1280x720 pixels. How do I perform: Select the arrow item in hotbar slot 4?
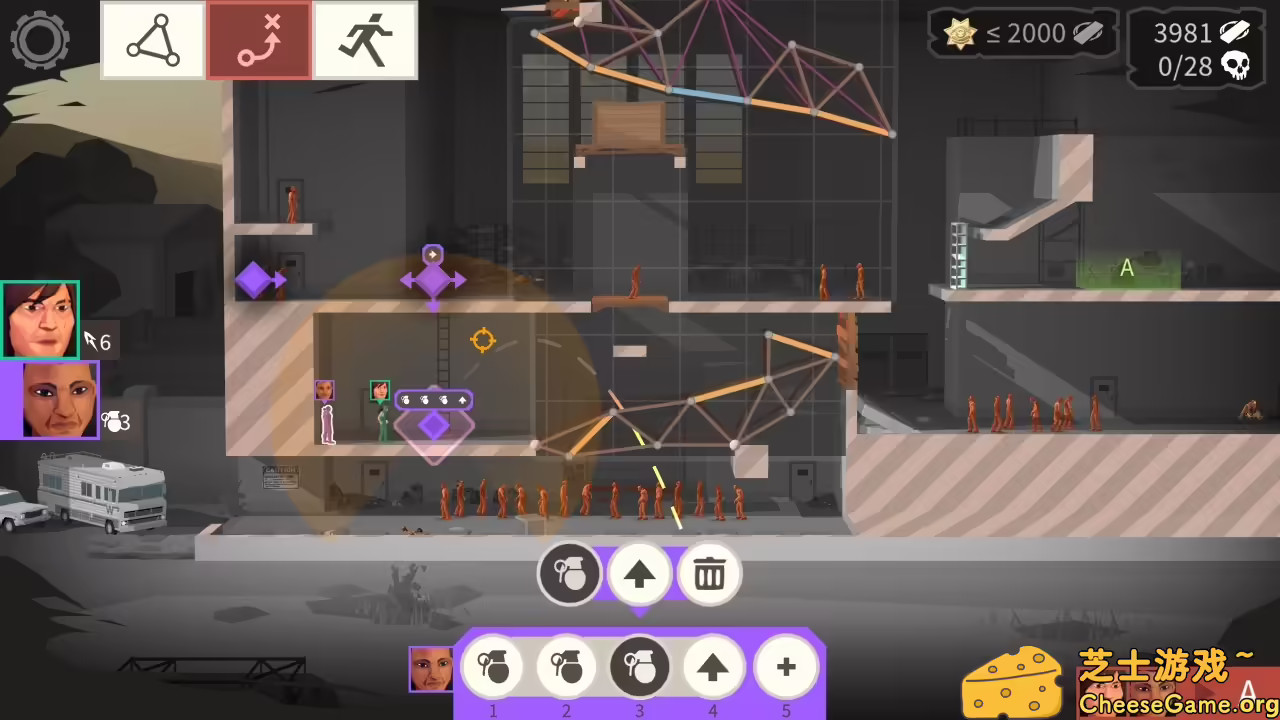tap(713, 667)
